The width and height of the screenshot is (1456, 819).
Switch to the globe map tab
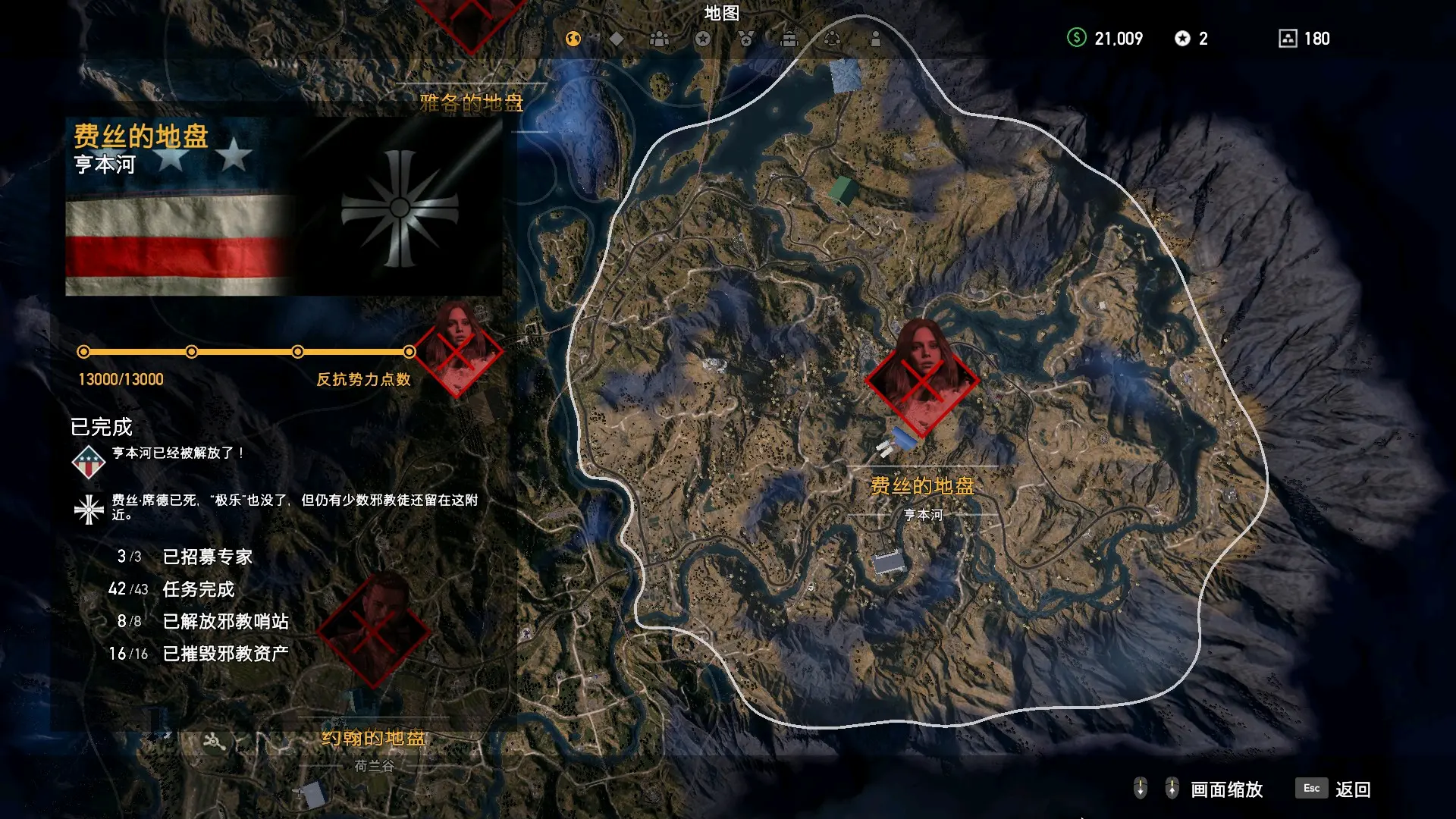pyautogui.click(x=573, y=39)
